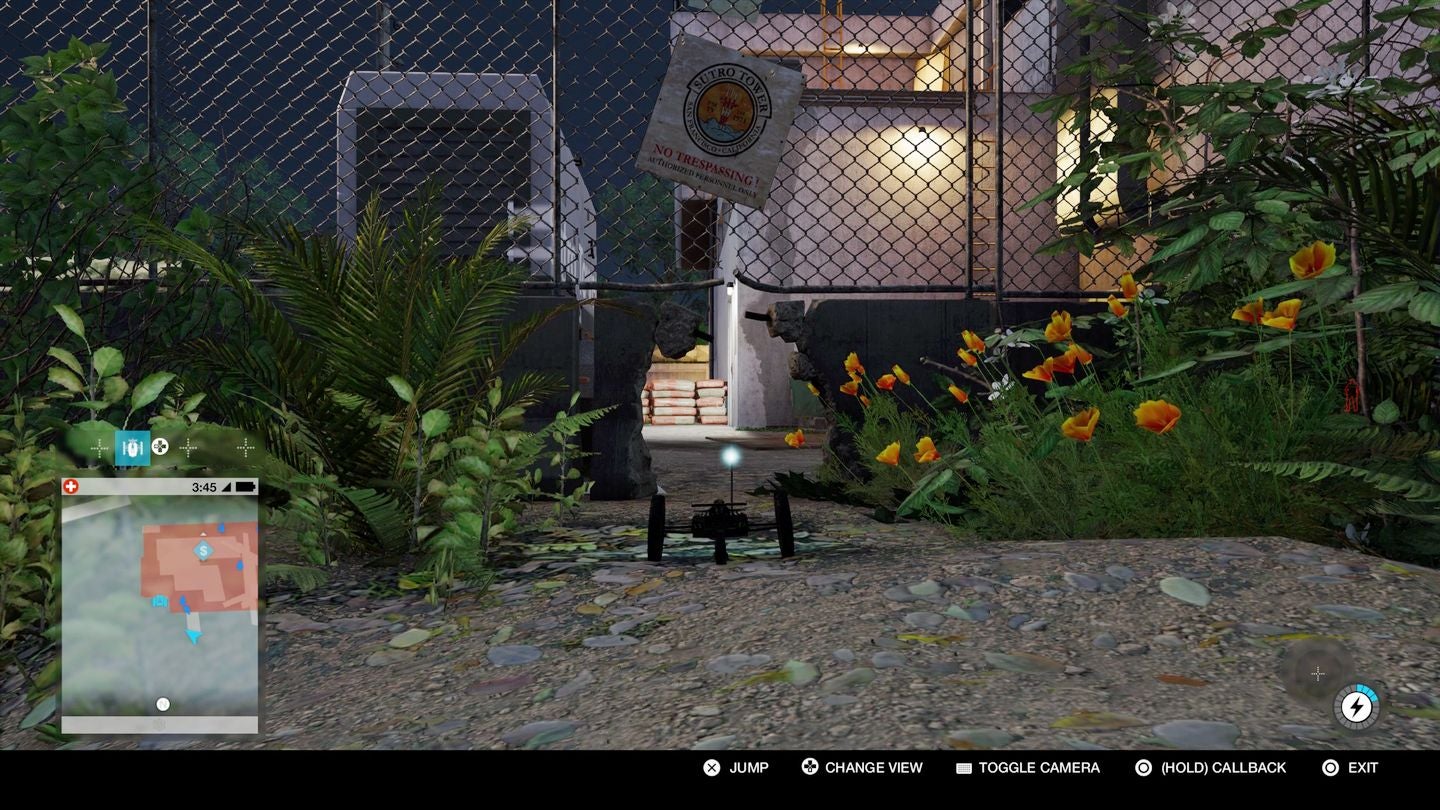1440x810 pixels.
Task: Click the white d-pad icon beside the Jumper slot
Action: [159, 447]
